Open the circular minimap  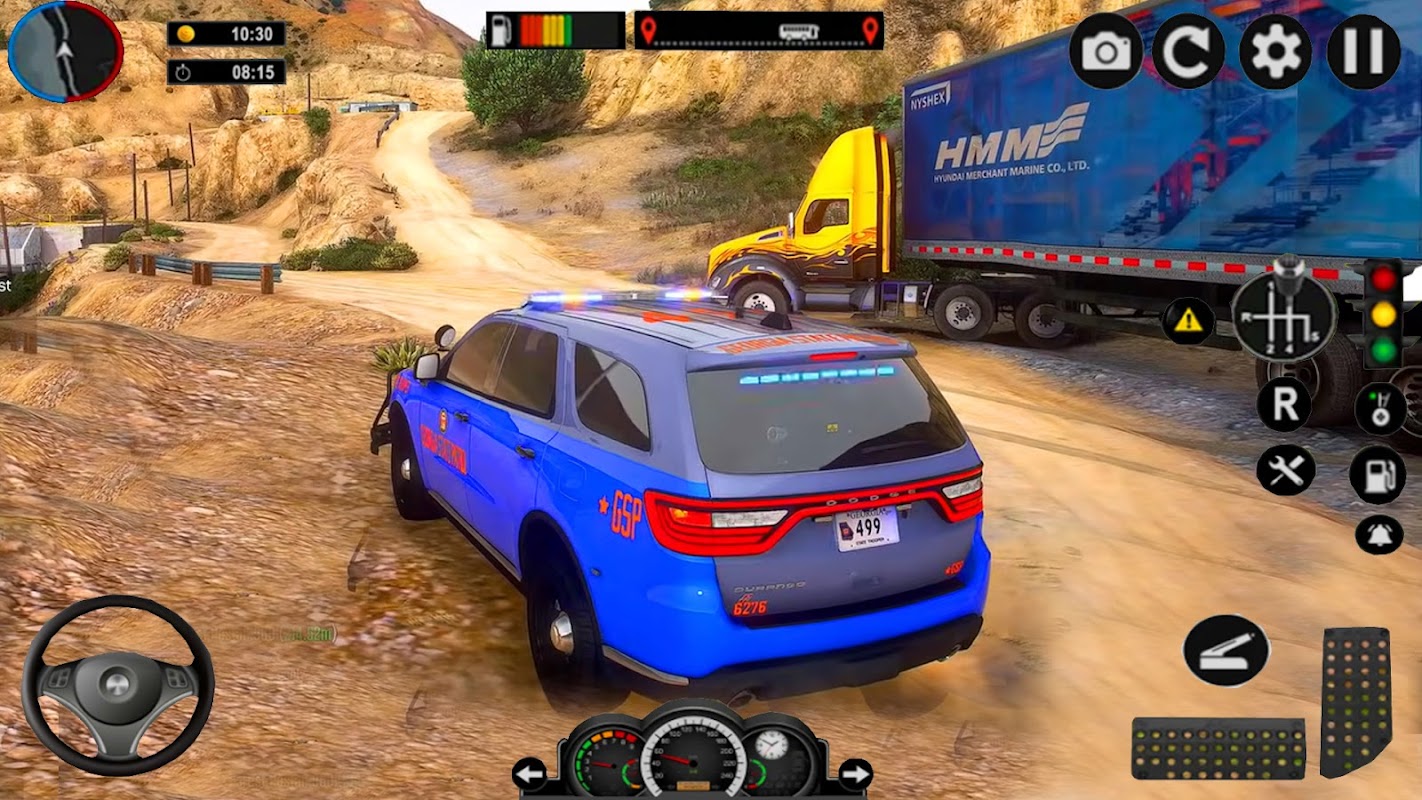point(65,50)
